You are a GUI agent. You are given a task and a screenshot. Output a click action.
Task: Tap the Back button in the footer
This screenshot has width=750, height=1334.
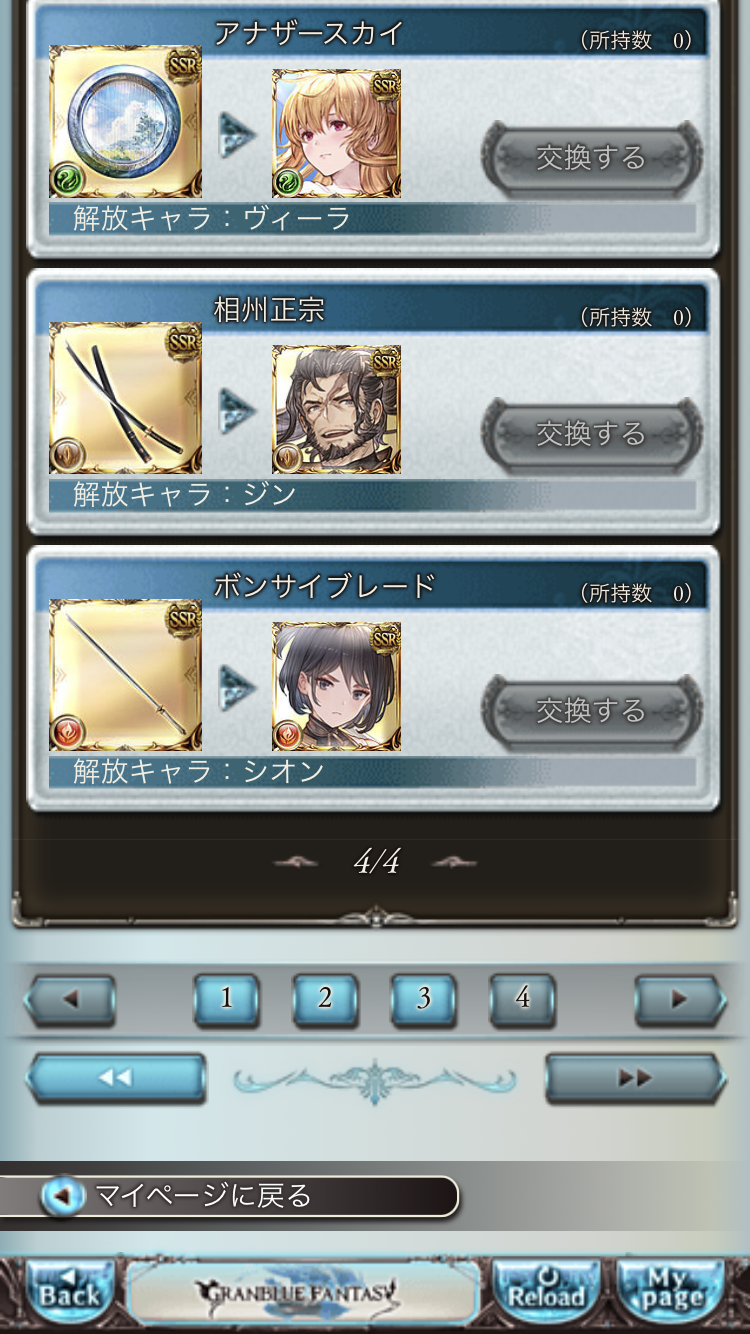point(69,1293)
